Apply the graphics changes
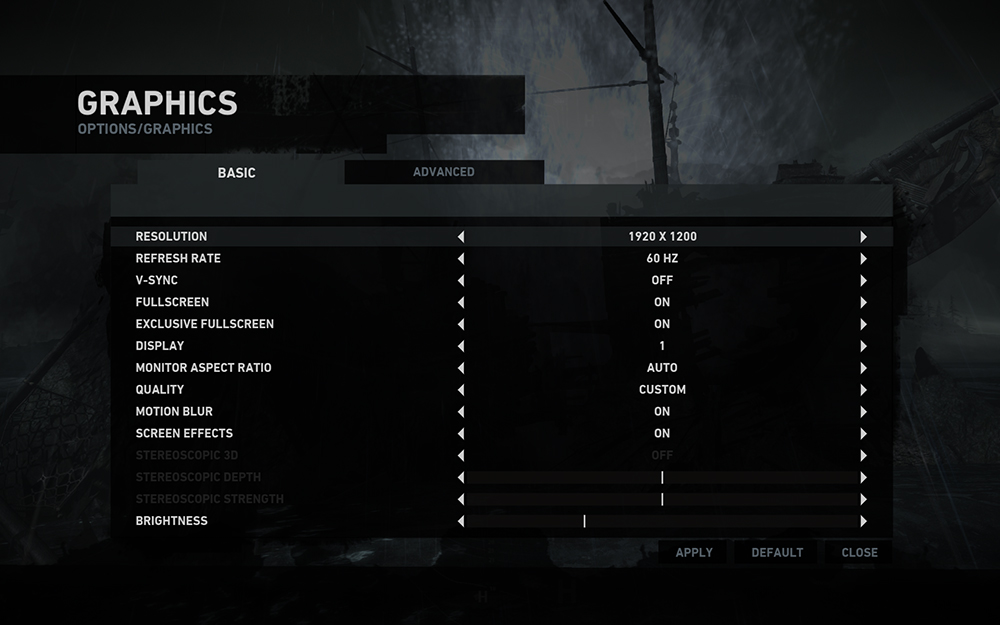The width and height of the screenshot is (1000, 625). 694,552
